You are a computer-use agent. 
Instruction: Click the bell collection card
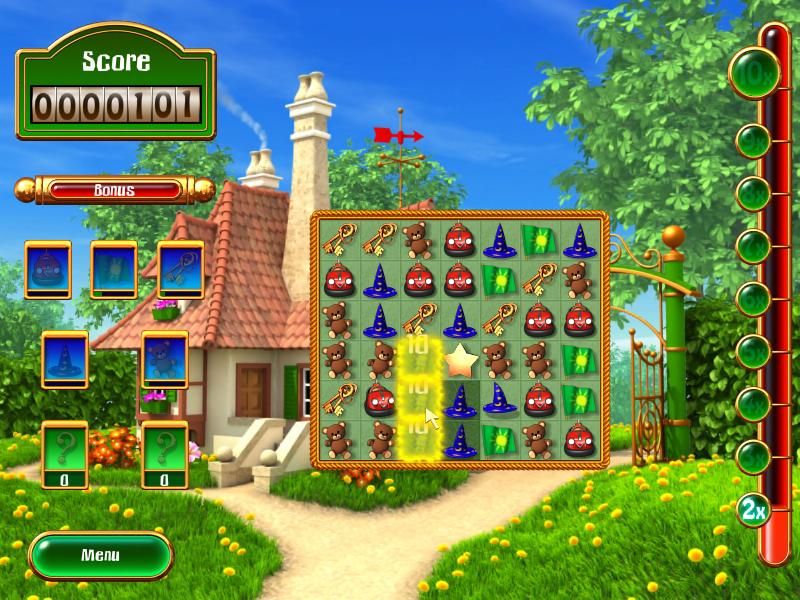(47, 270)
